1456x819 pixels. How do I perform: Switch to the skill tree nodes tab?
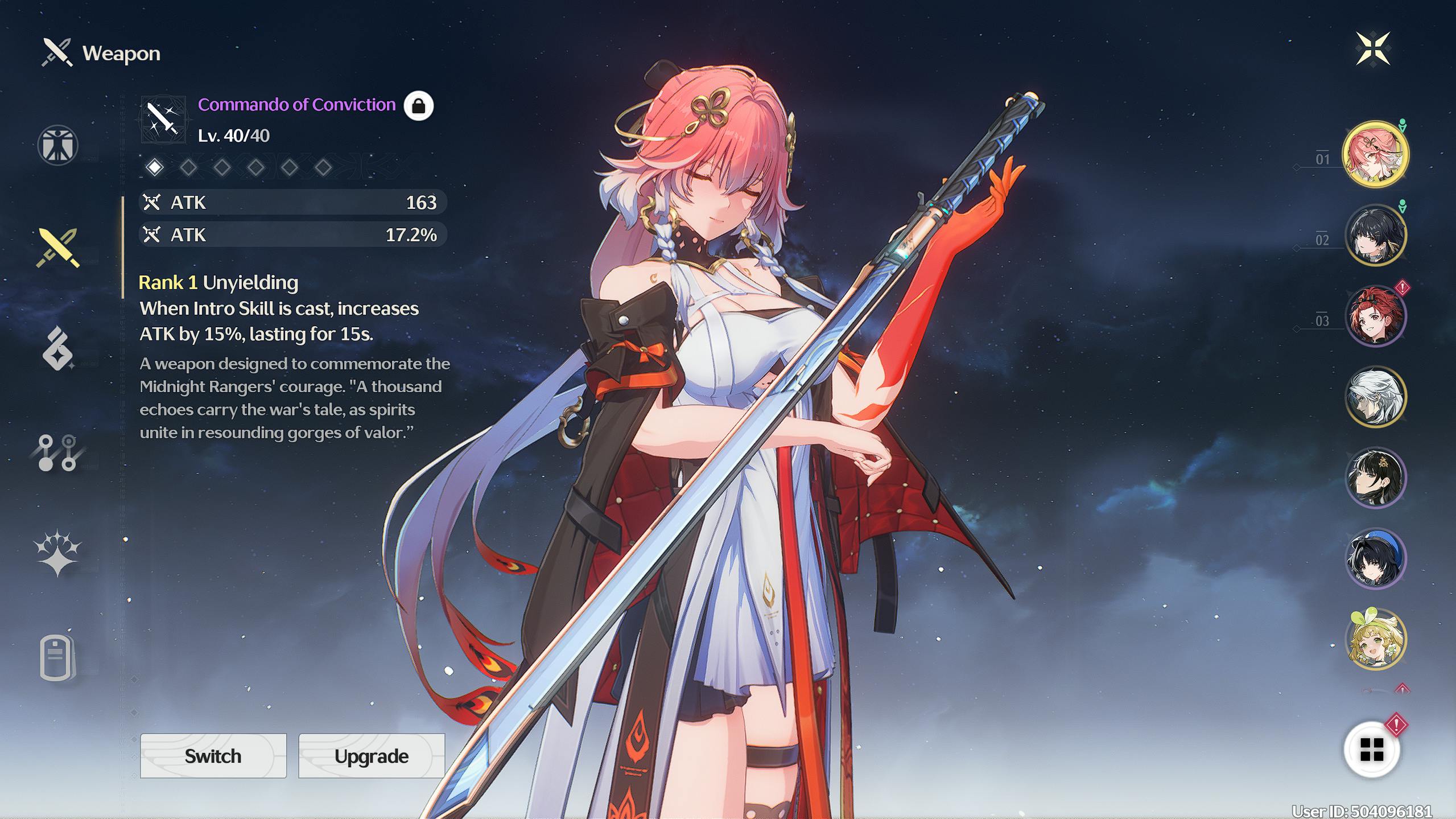pyautogui.click(x=57, y=453)
